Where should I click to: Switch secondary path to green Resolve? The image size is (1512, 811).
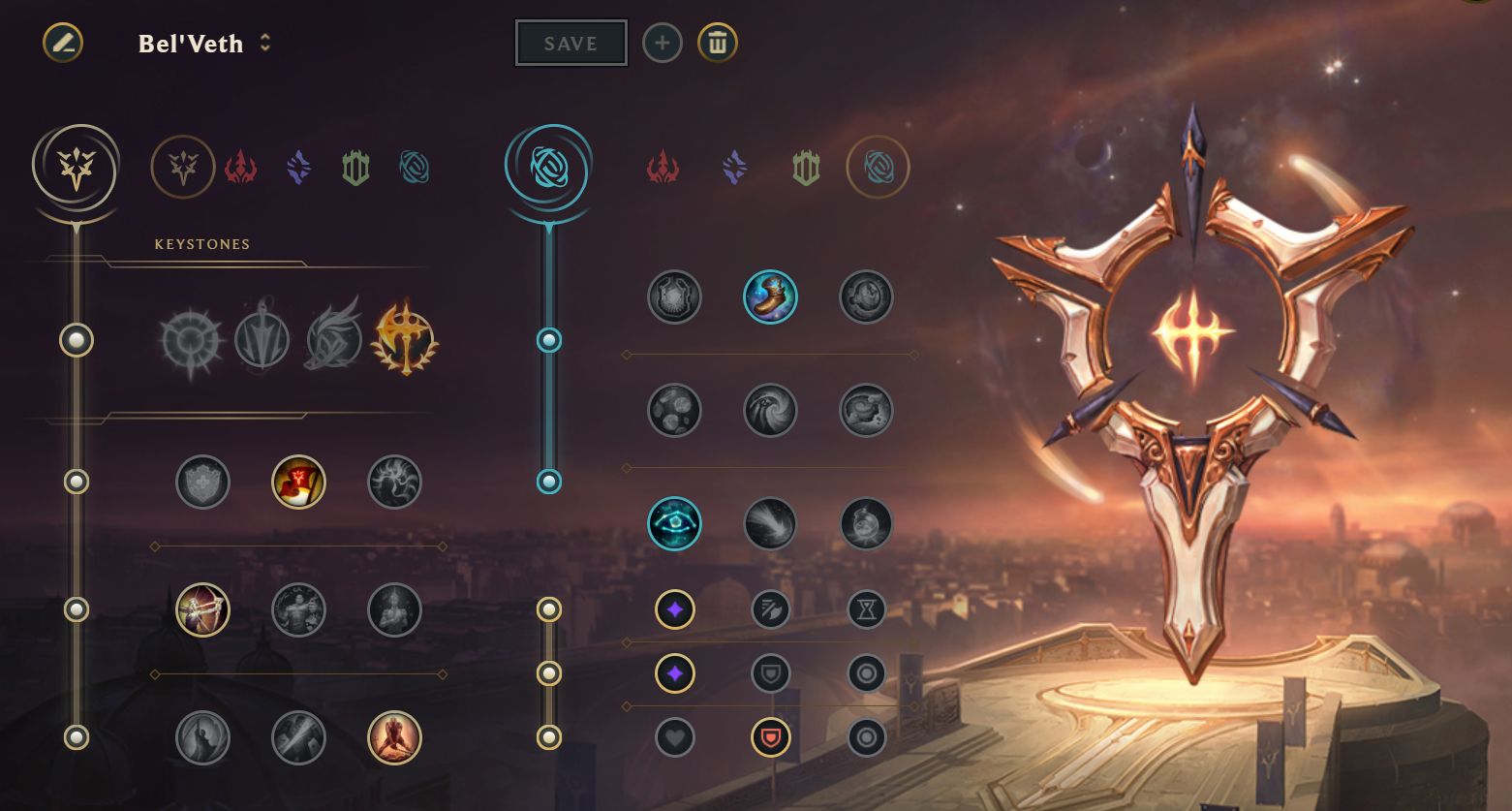pos(806,169)
